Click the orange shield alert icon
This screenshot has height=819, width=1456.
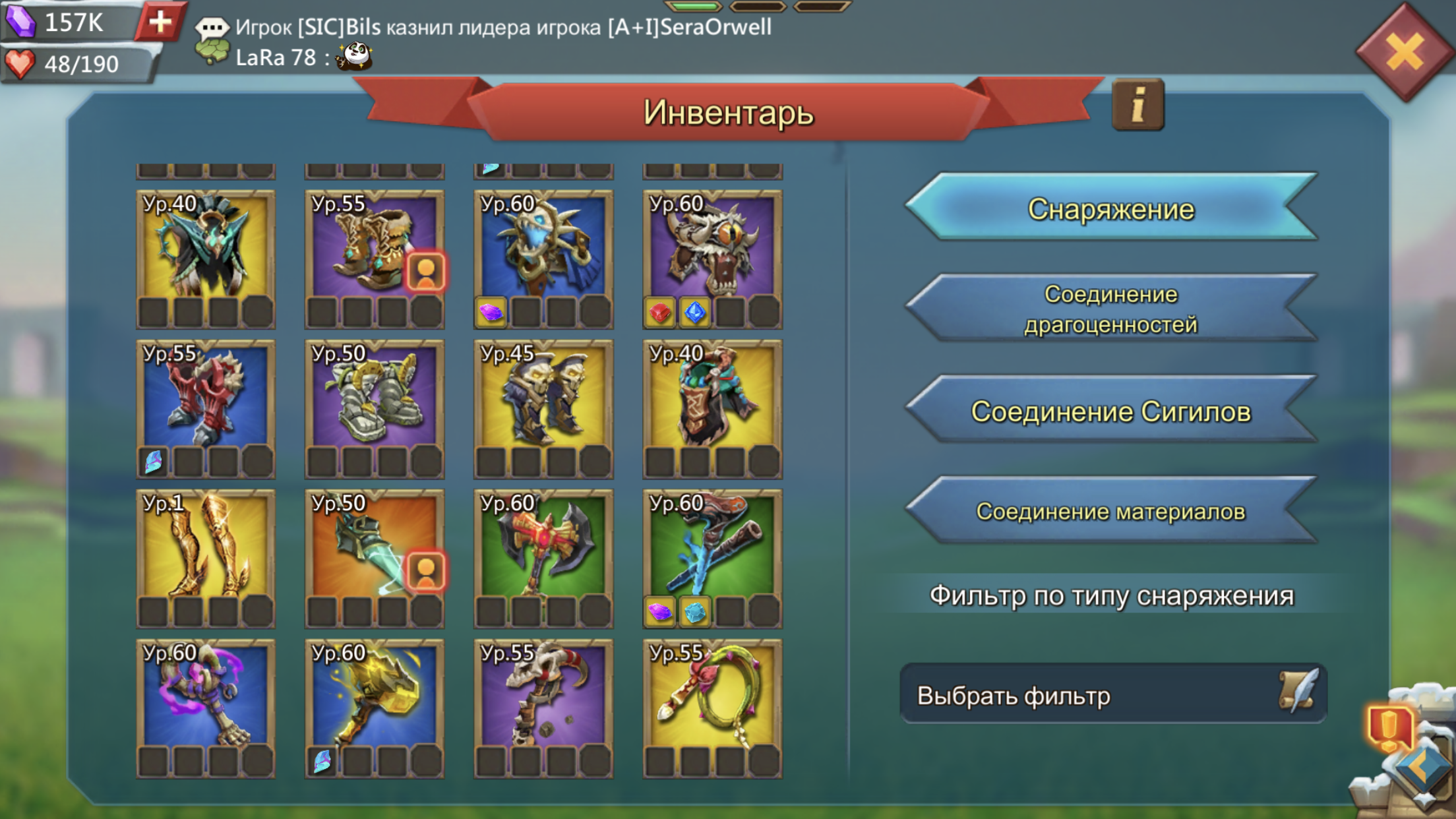pos(1390,727)
